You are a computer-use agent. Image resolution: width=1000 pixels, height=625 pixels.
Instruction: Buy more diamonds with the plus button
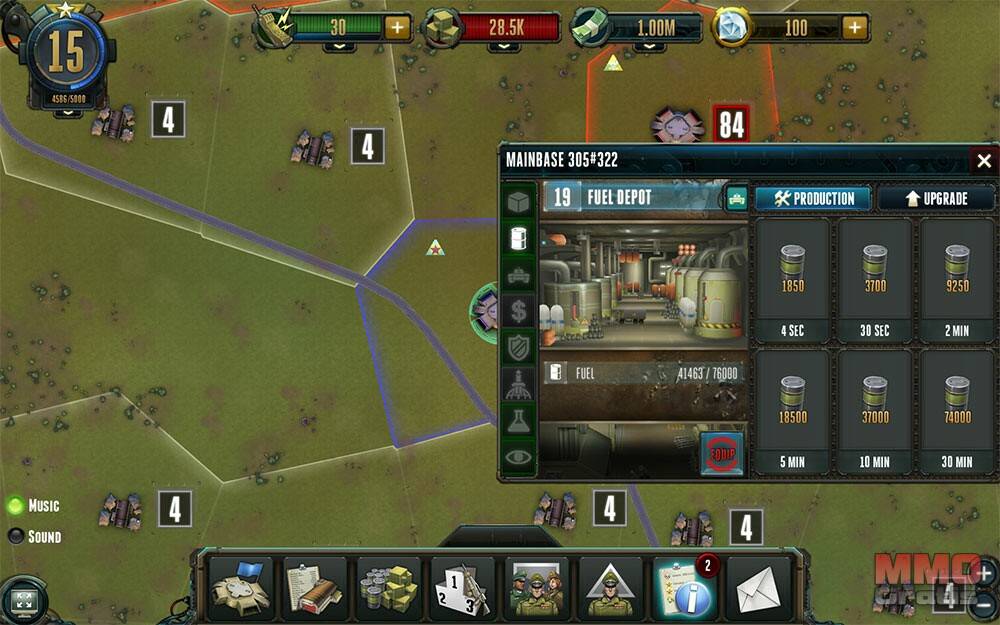pyautogui.click(x=855, y=27)
